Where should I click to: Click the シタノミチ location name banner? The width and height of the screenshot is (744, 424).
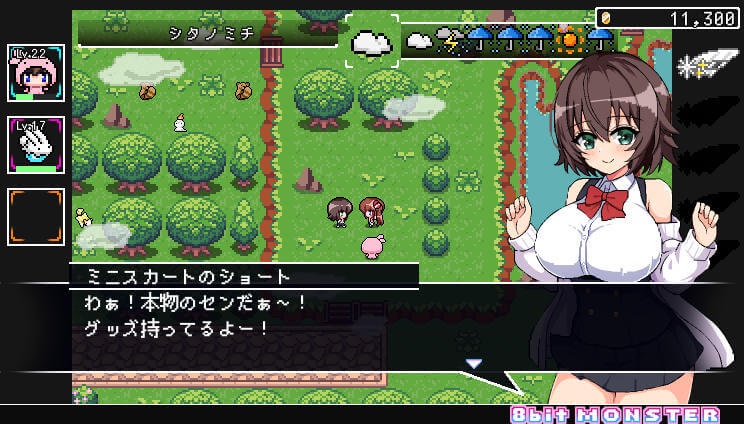[208, 33]
